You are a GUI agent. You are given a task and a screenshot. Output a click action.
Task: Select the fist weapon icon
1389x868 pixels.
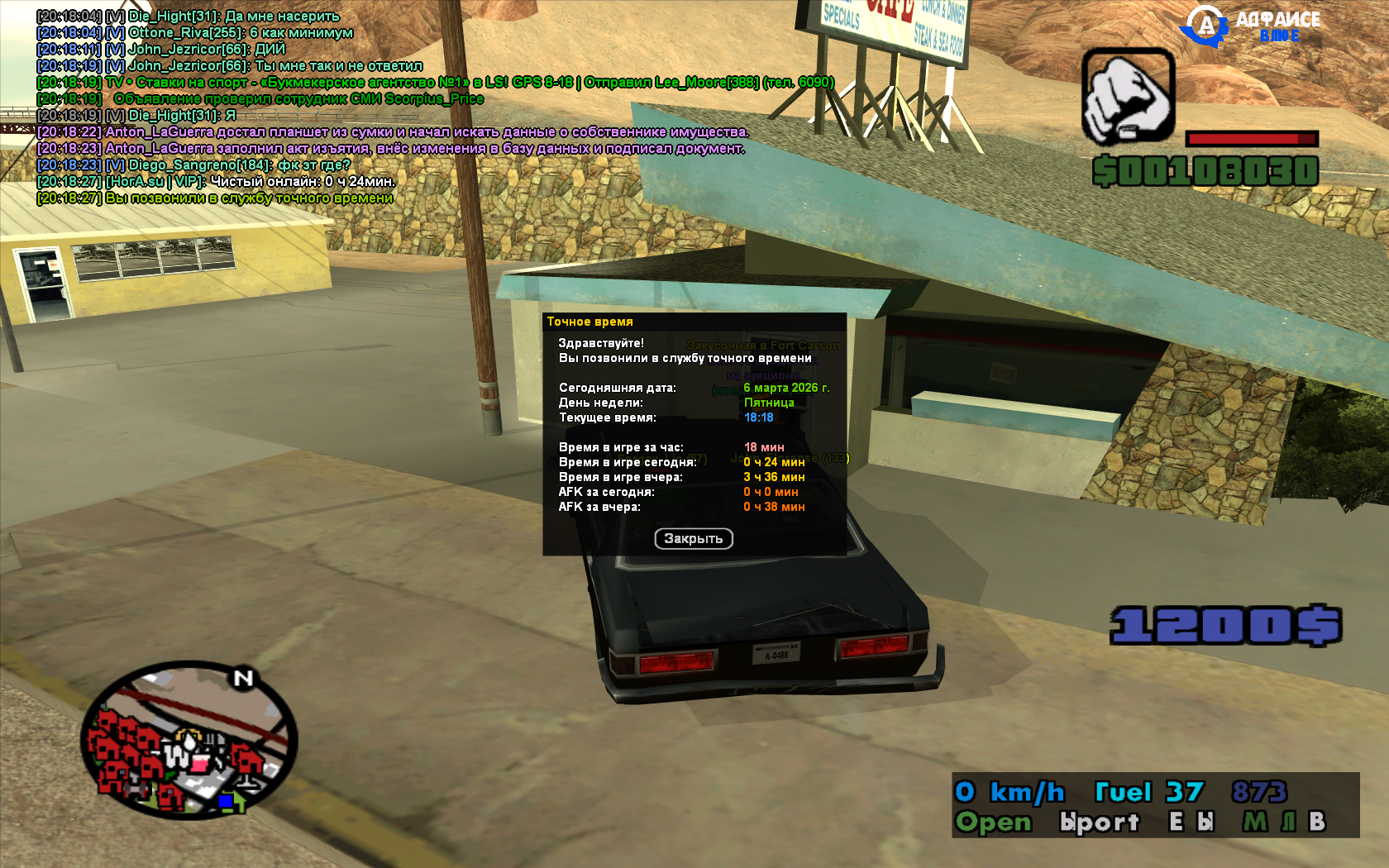pyautogui.click(x=1129, y=96)
